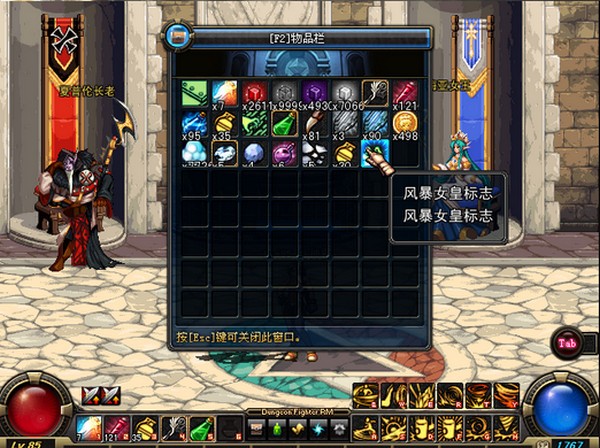
Task: Click the white snowball cluster item
Action: [194, 153]
